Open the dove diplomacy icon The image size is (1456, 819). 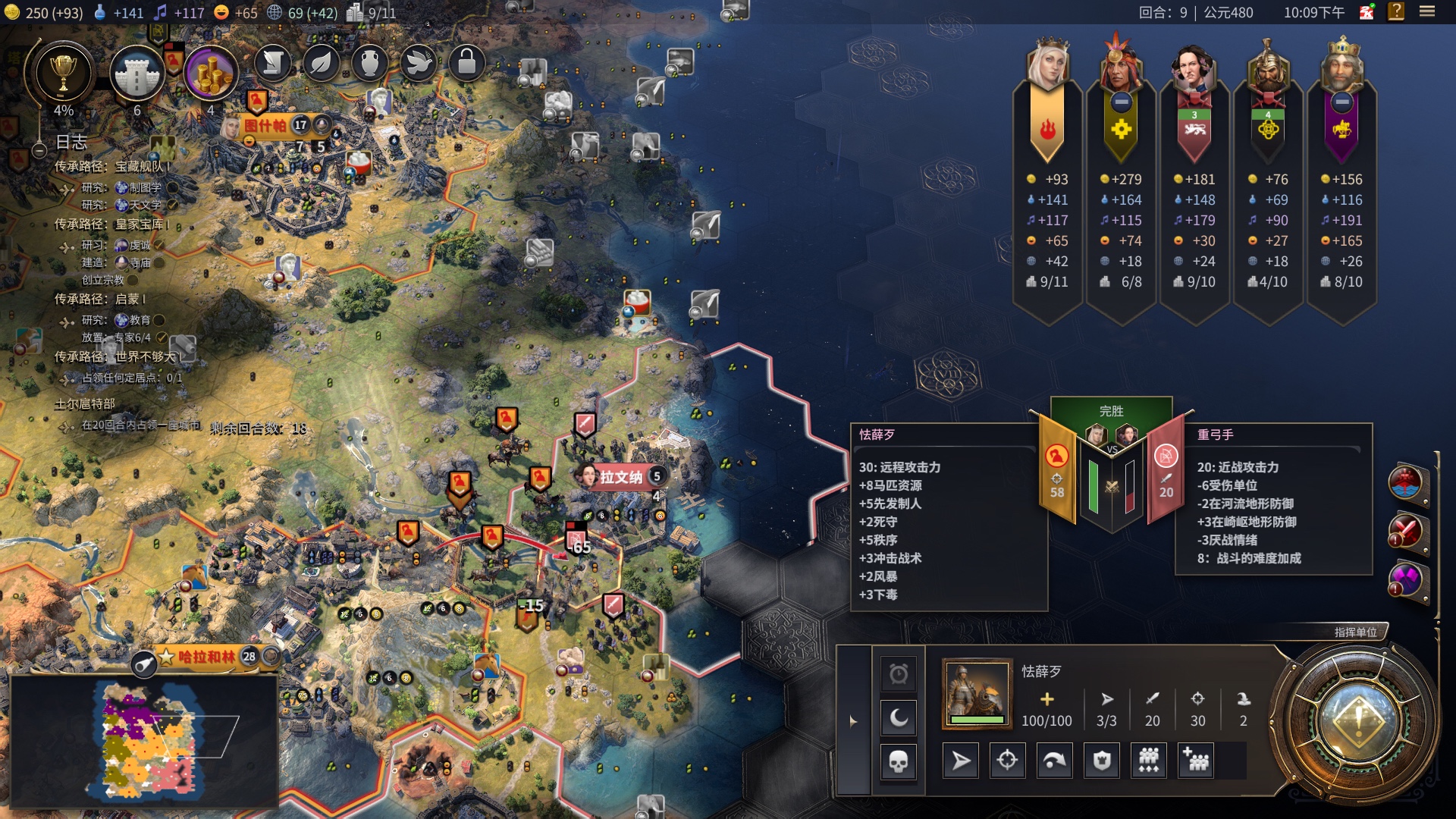tap(419, 63)
